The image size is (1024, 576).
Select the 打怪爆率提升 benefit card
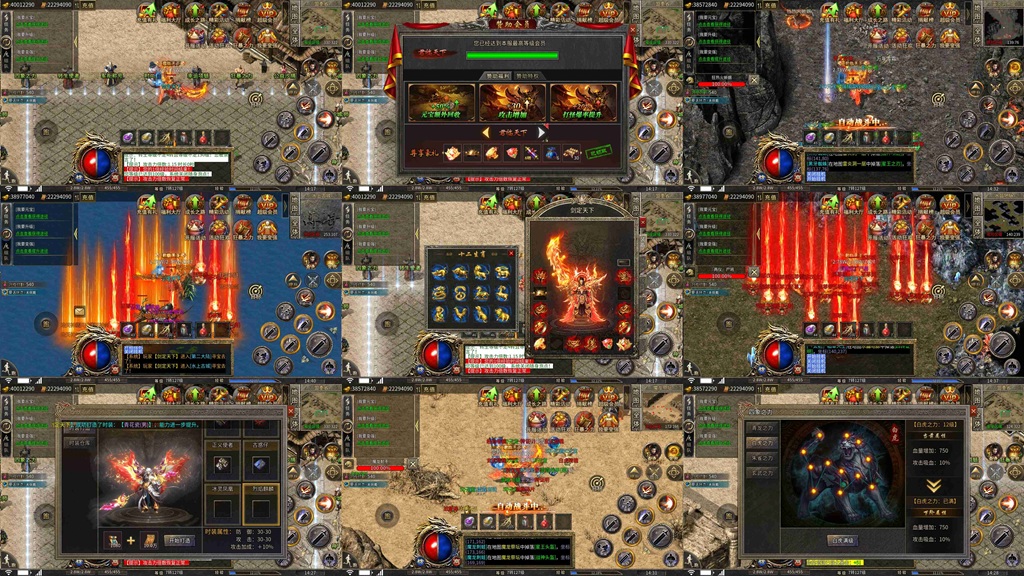click(583, 104)
